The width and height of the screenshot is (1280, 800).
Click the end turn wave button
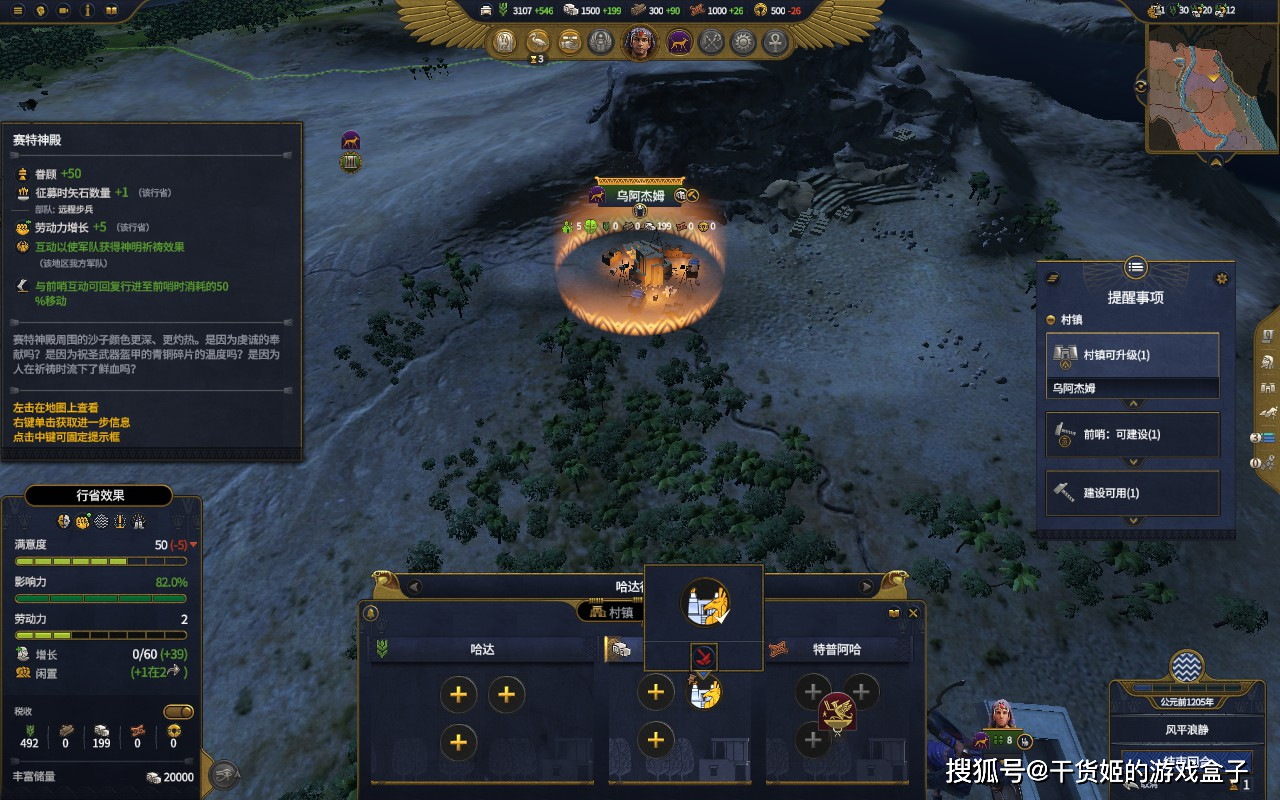pos(1187,667)
